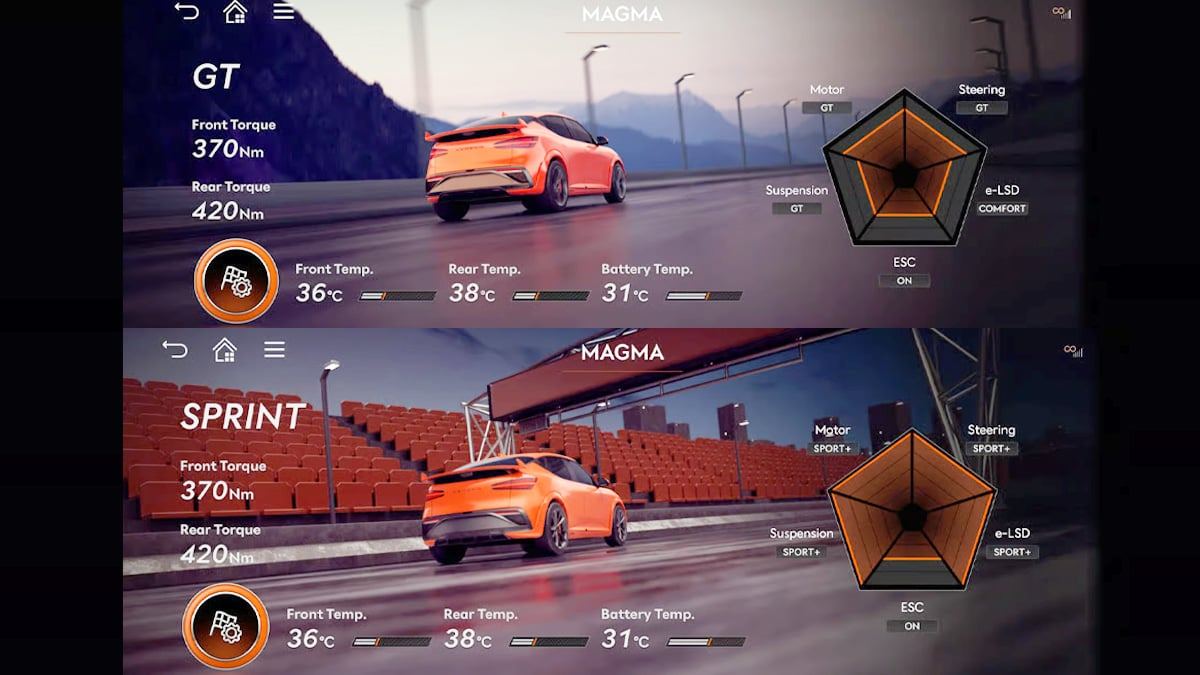Click the e-LSD SPORT+ setting
This screenshot has height=675, width=1200.
point(1012,552)
